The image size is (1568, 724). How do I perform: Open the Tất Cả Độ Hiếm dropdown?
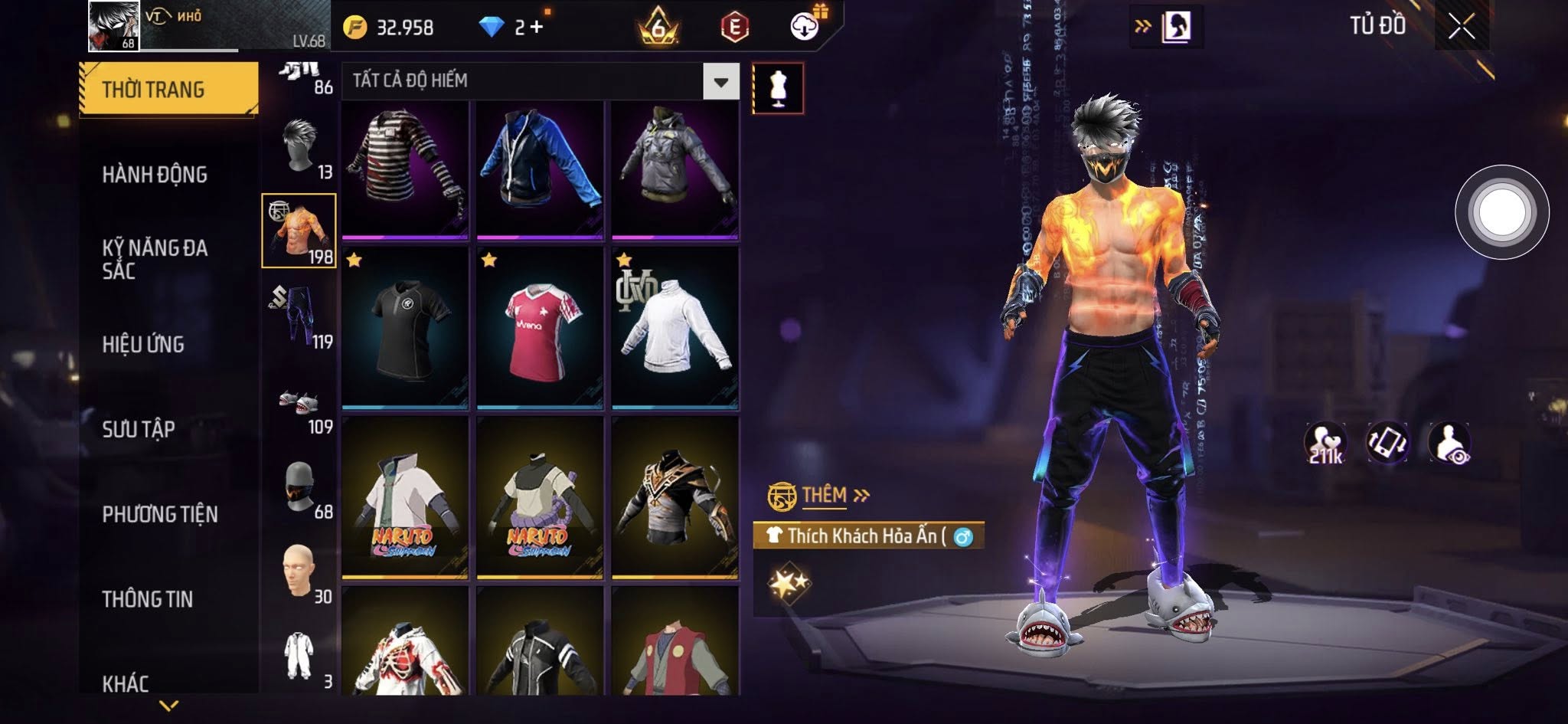[x=720, y=81]
